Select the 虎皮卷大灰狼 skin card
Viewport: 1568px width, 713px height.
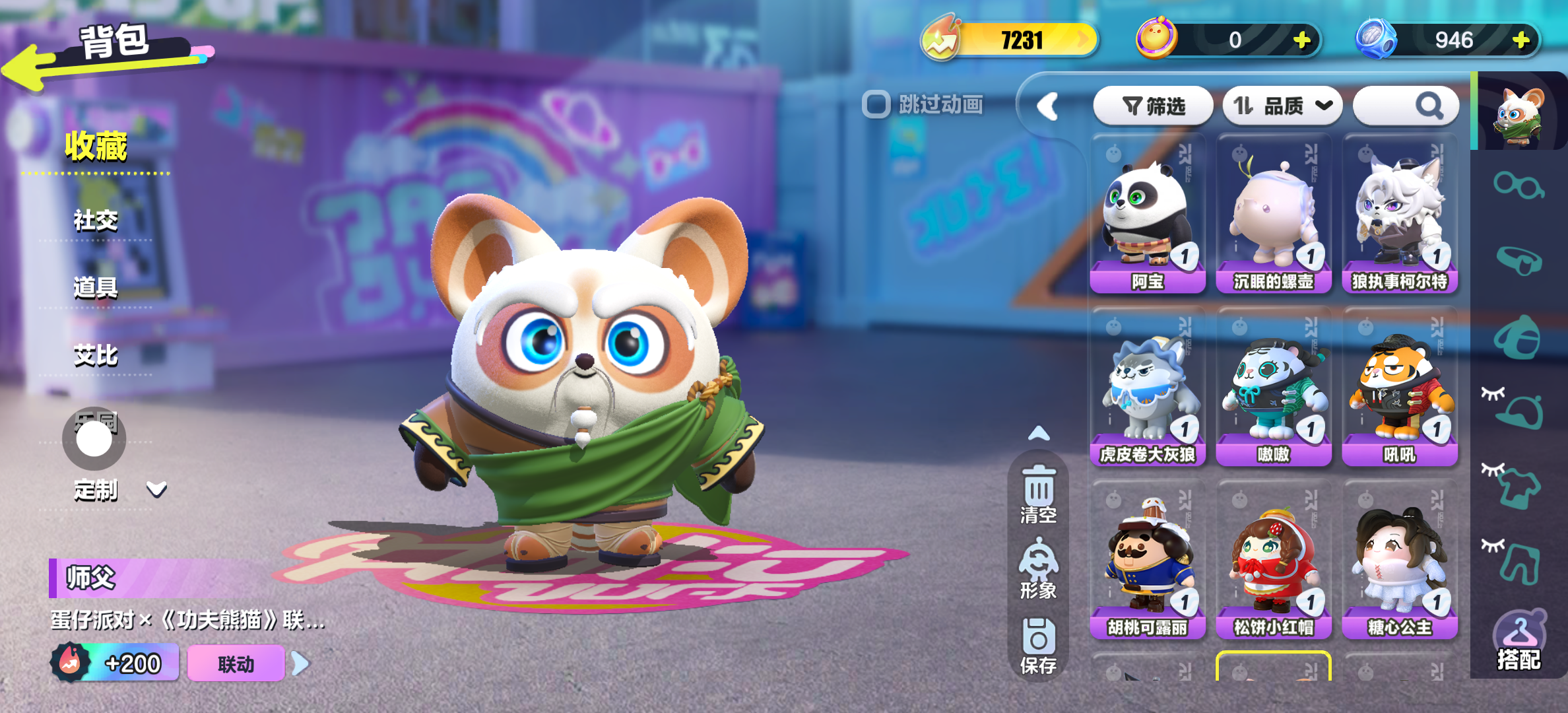click(x=1148, y=388)
